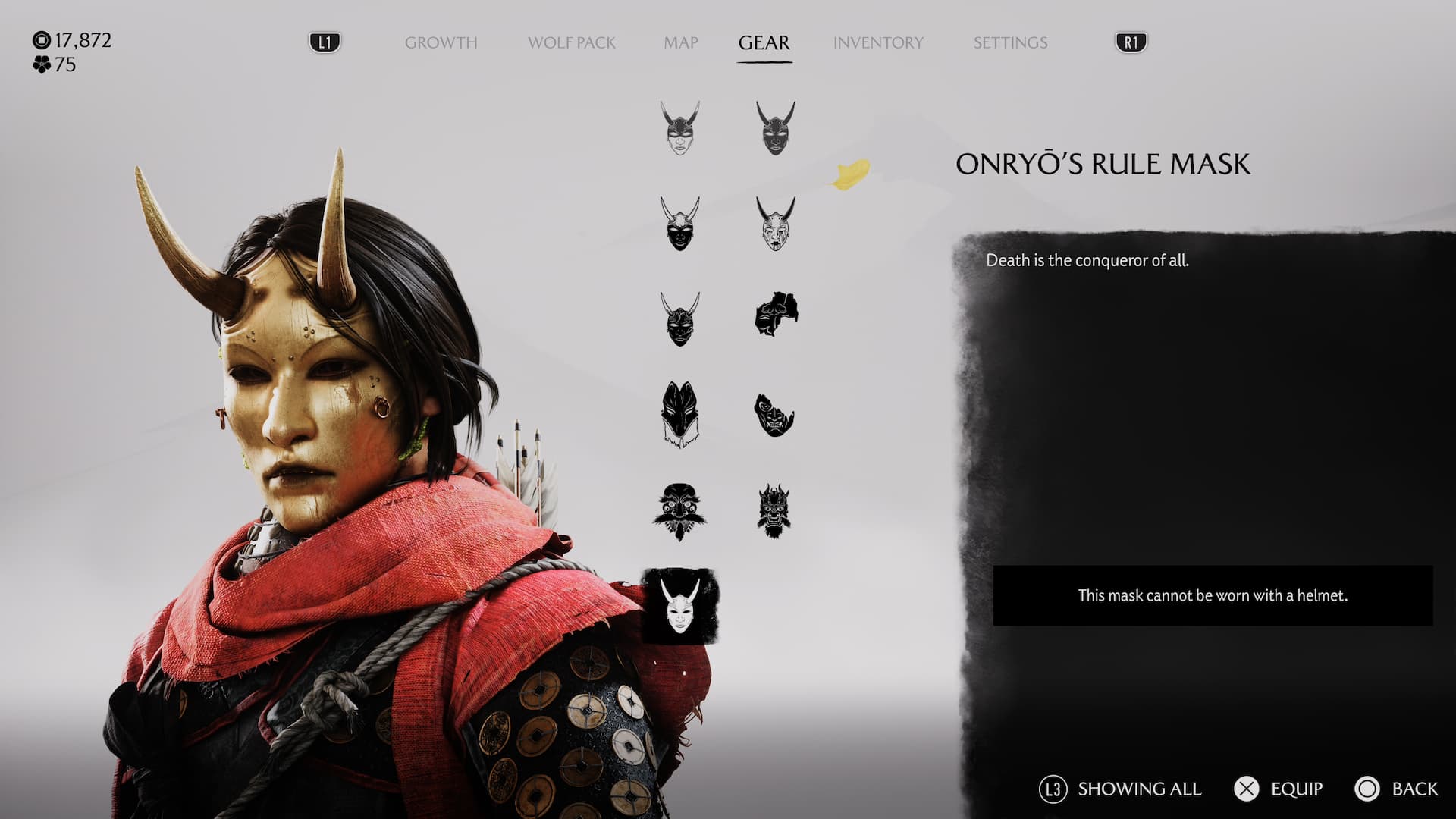Select the broken half-face mask

[773, 415]
